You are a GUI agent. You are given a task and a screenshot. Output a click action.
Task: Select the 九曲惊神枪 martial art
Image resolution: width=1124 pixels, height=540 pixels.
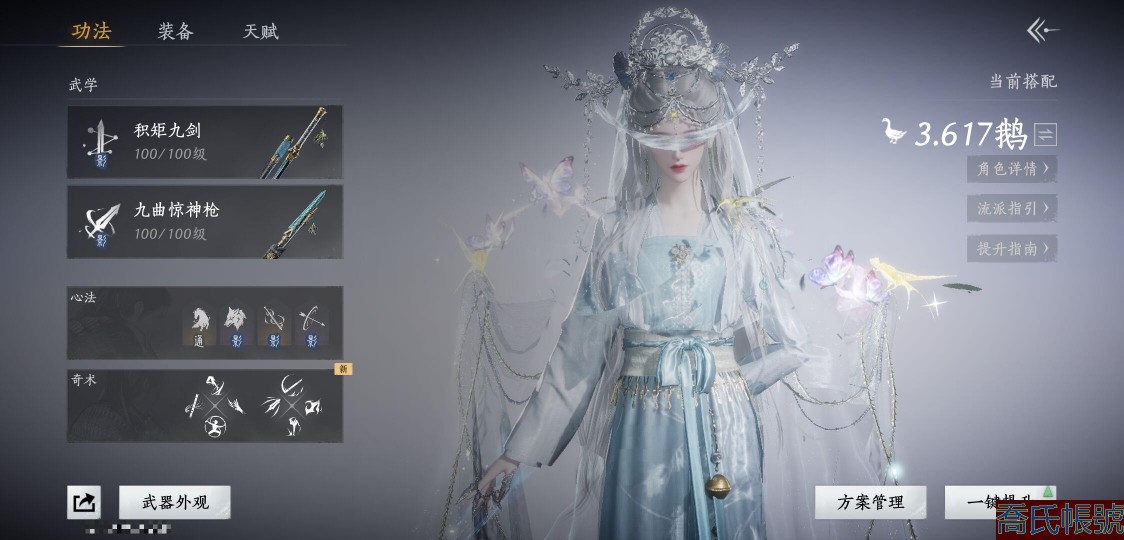tap(205, 222)
